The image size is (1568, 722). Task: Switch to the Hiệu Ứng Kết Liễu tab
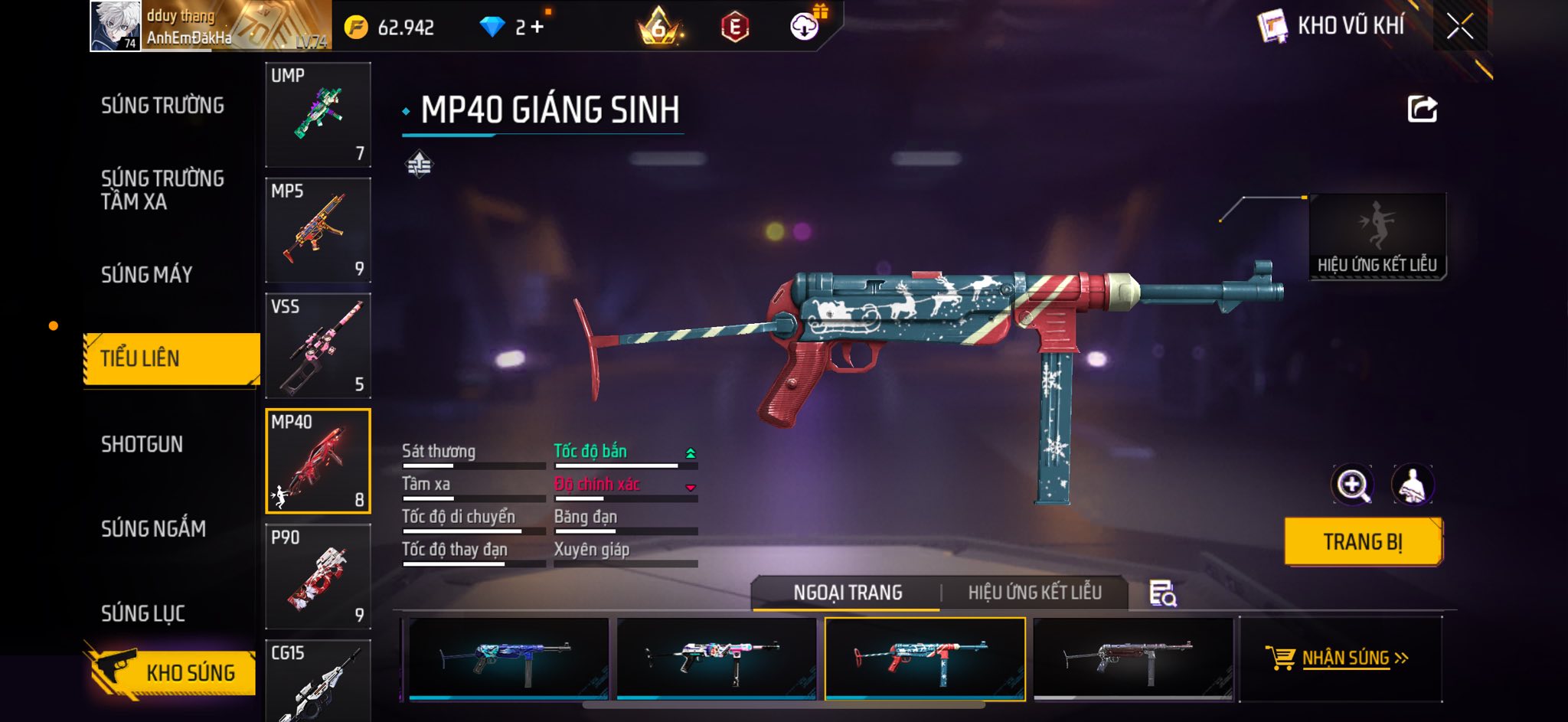coord(1034,593)
